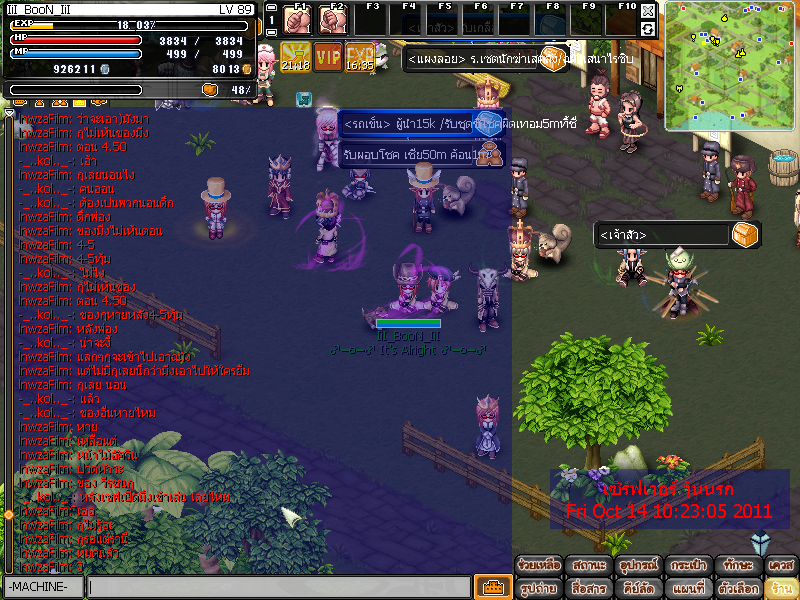Viewport: 800px width, 600px height.
Task: Open the highlighted ร้าน (Shop) button
Action: (781, 587)
